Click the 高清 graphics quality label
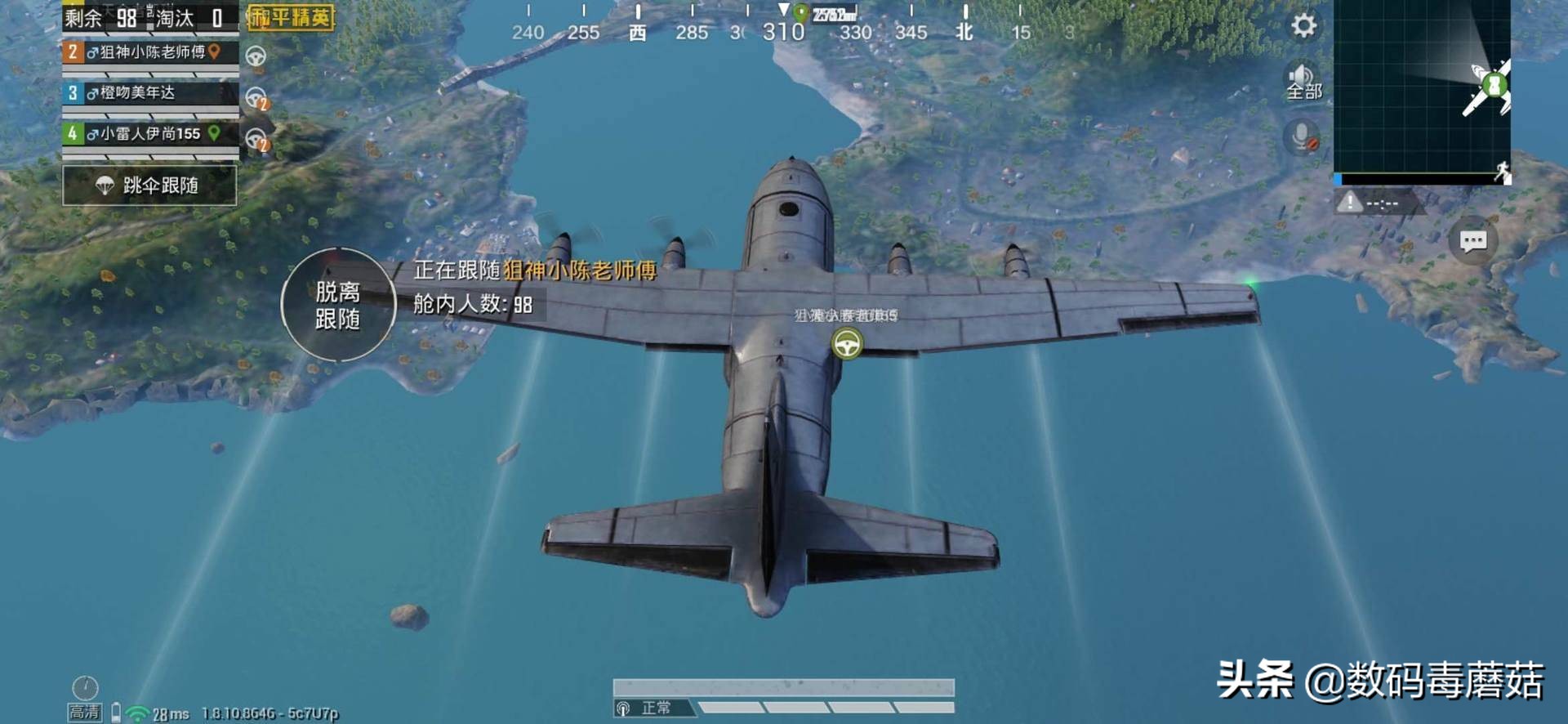 (x=84, y=712)
